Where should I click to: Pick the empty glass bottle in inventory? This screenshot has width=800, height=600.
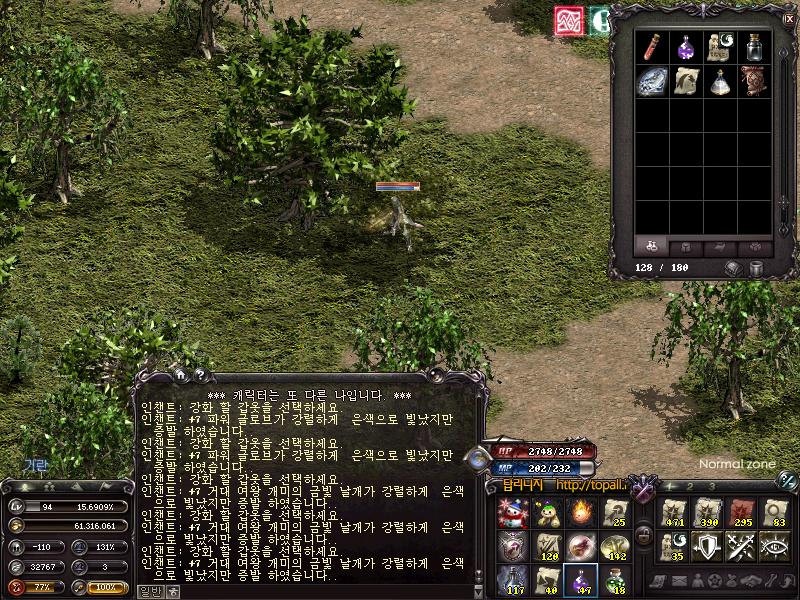coord(753,47)
